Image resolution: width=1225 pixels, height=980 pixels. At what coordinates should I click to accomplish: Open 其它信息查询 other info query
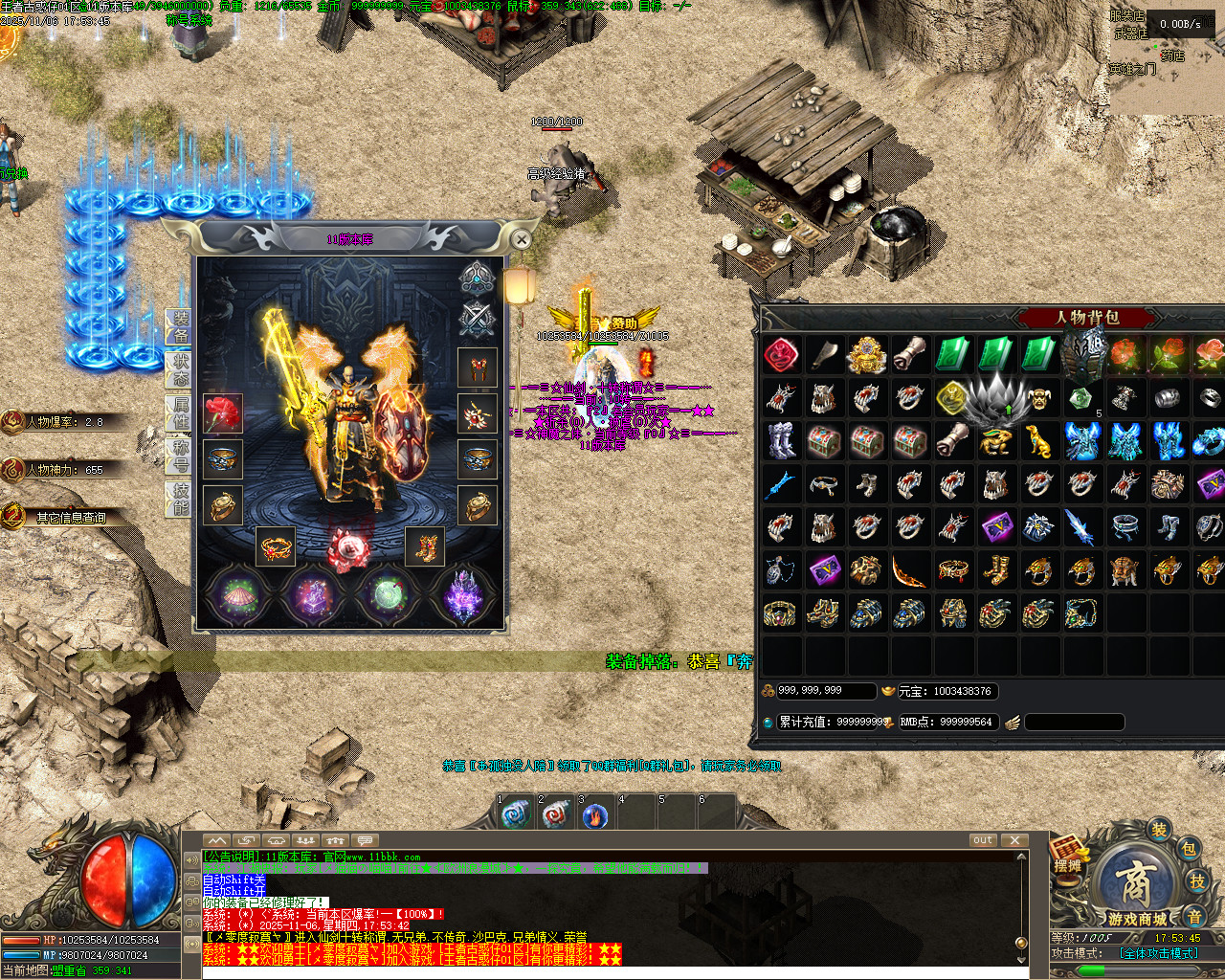[71, 518]
